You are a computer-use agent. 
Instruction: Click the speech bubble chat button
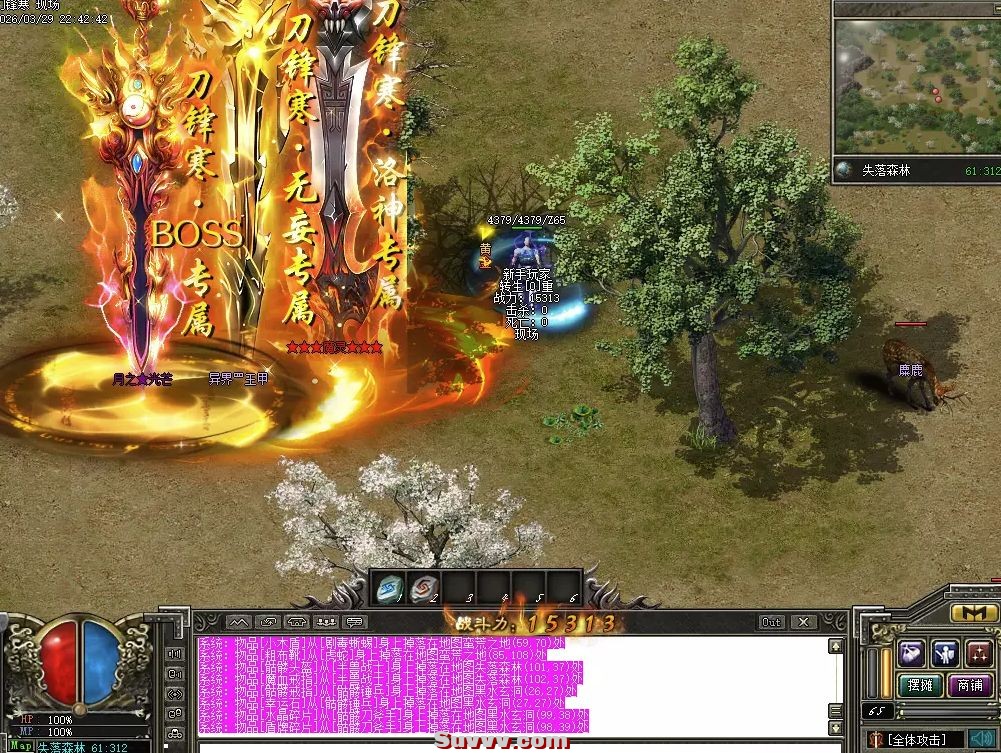click(357, 622)
